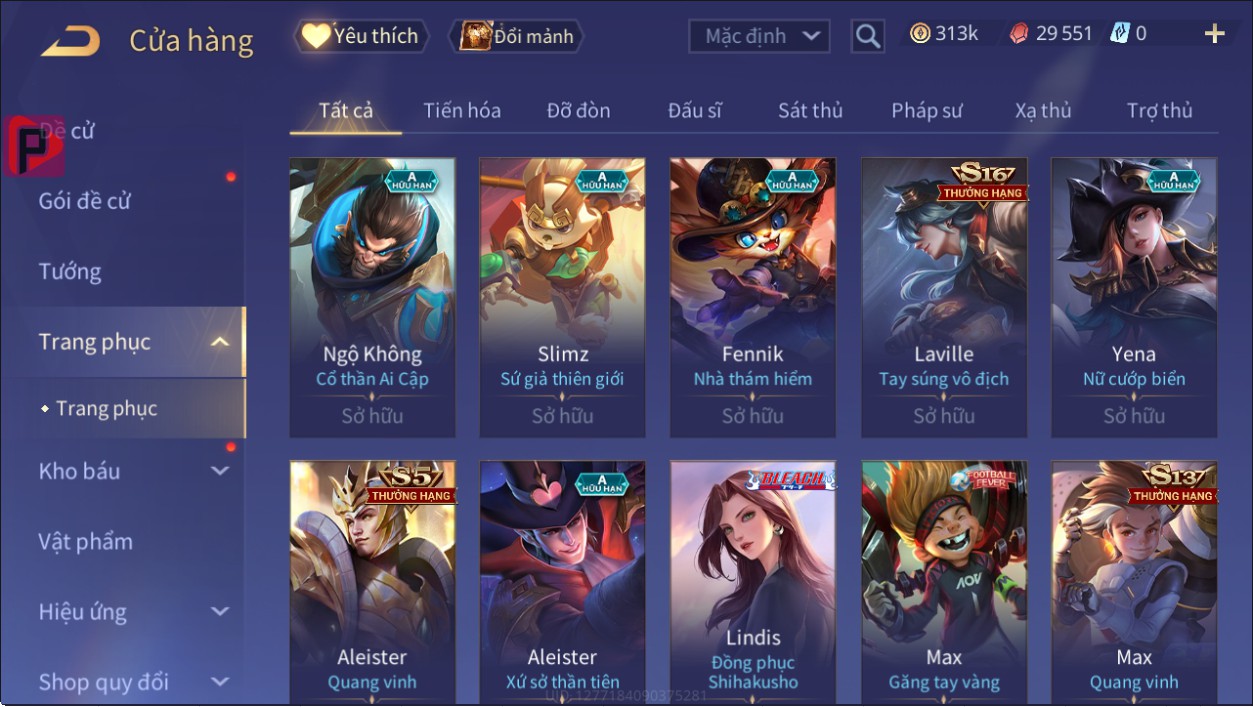The image size is (1253, 707).
Task: Click the magnifying glass search button
Action: click(x=868, y=37)
